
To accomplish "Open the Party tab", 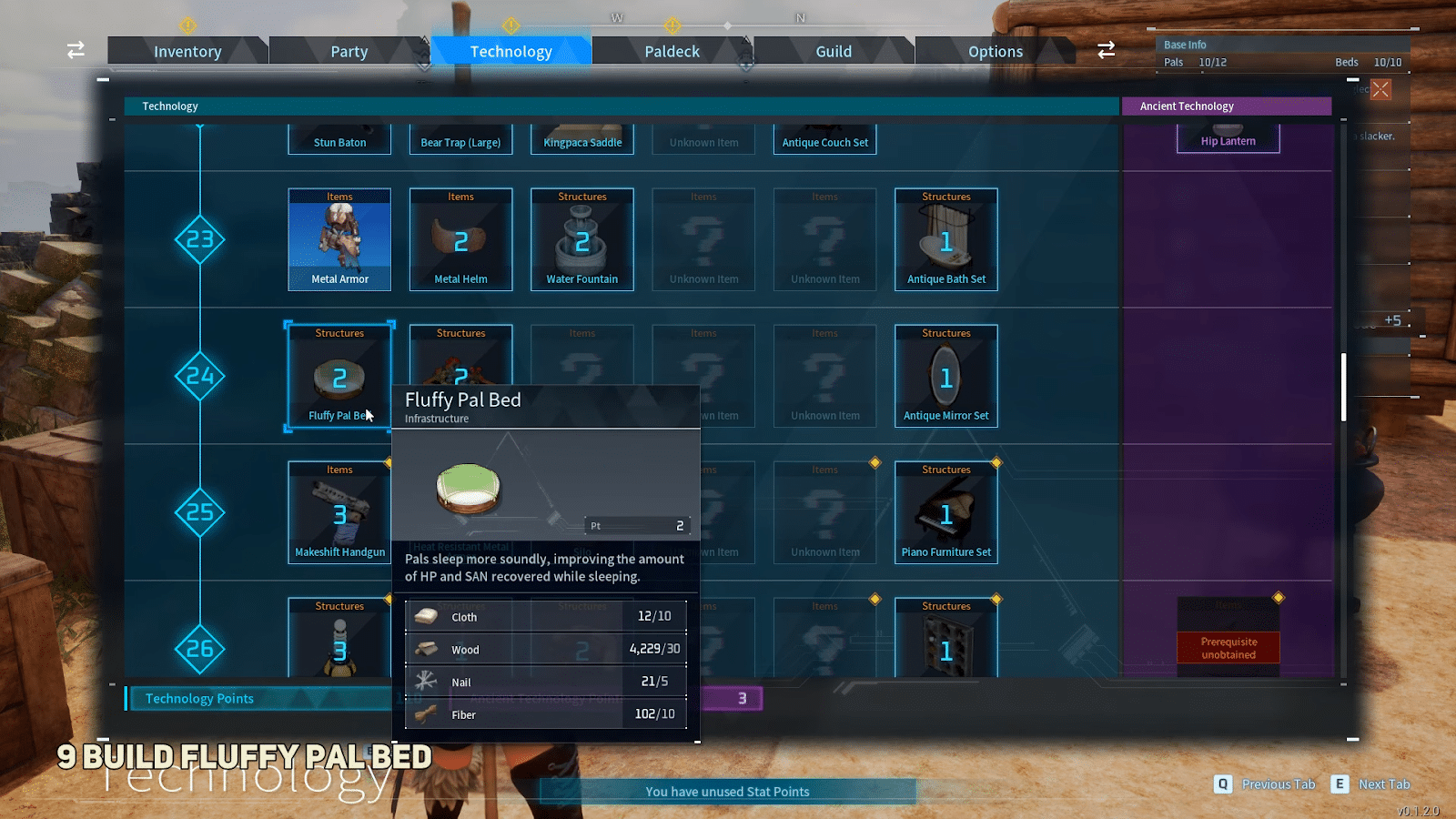I will click(x=349, y=51).
